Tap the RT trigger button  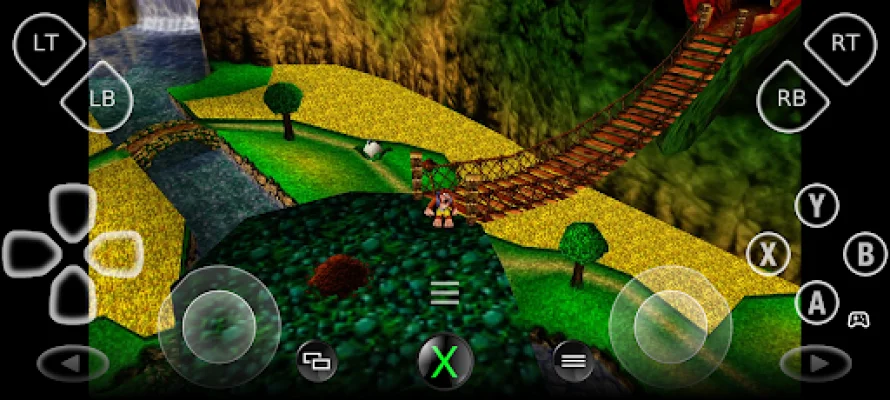(x=842, y=43)
